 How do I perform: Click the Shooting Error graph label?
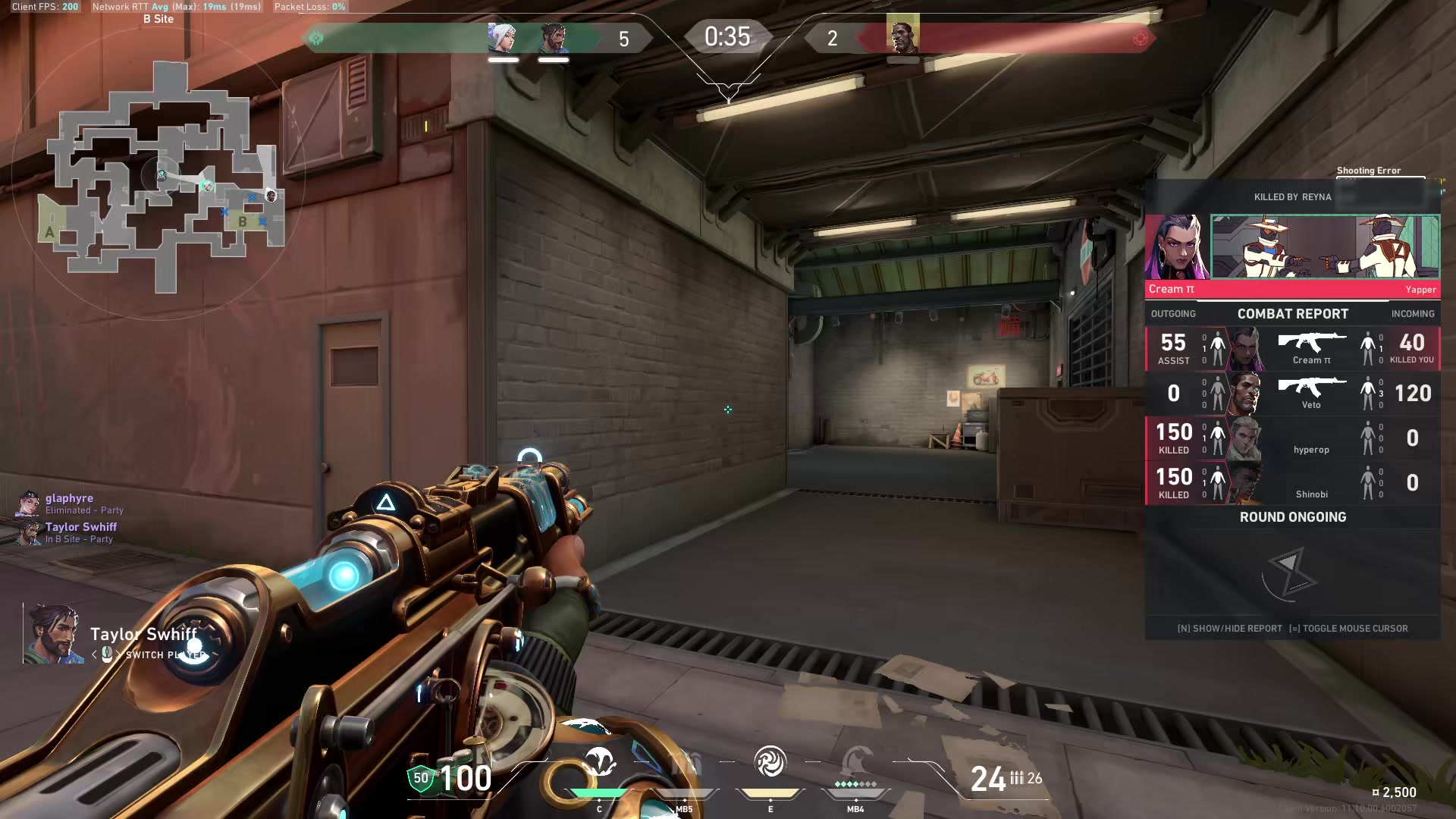click(x=1368, y=171)
